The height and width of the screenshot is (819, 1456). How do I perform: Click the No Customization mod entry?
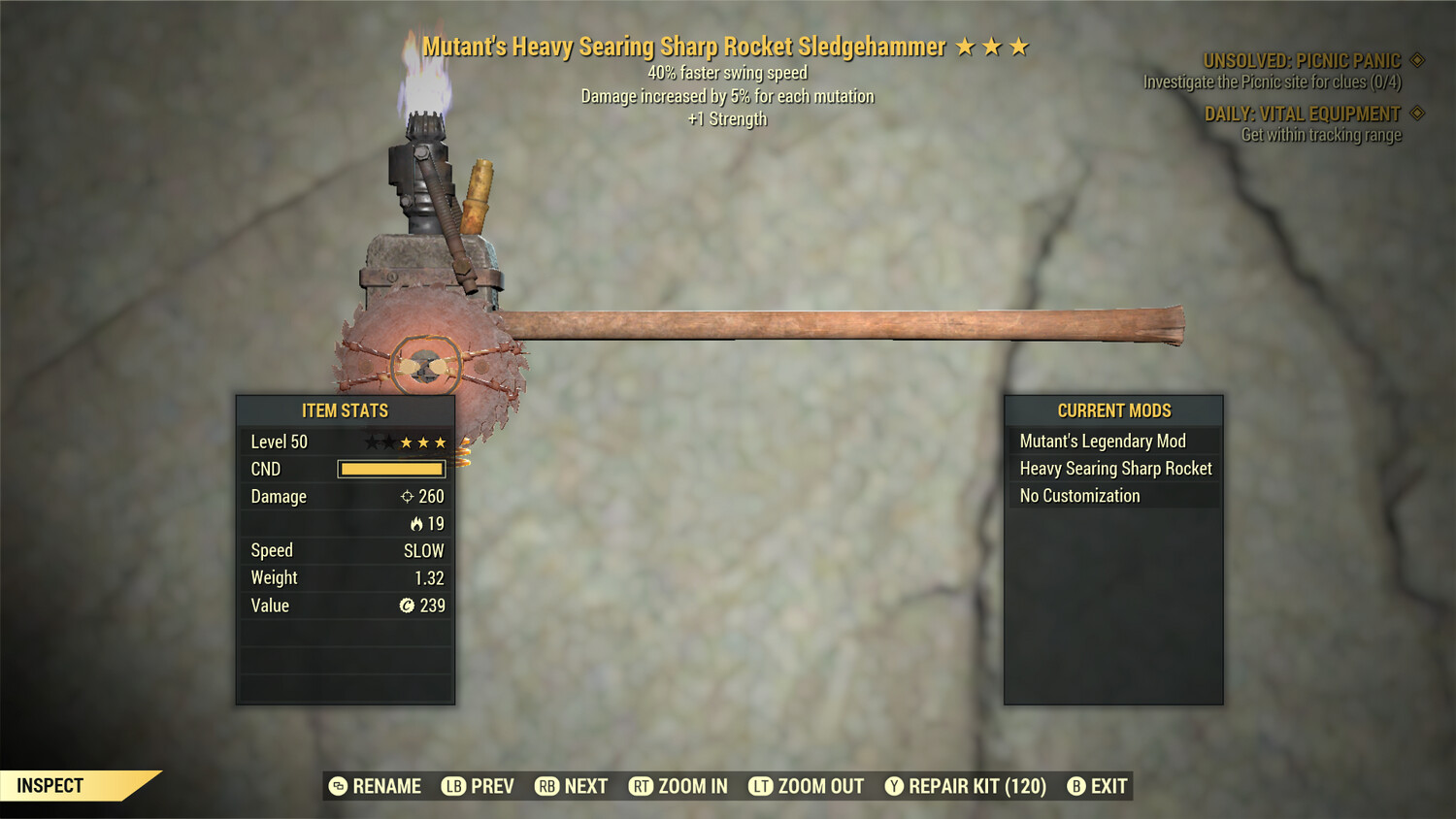tap(1079, 496)
